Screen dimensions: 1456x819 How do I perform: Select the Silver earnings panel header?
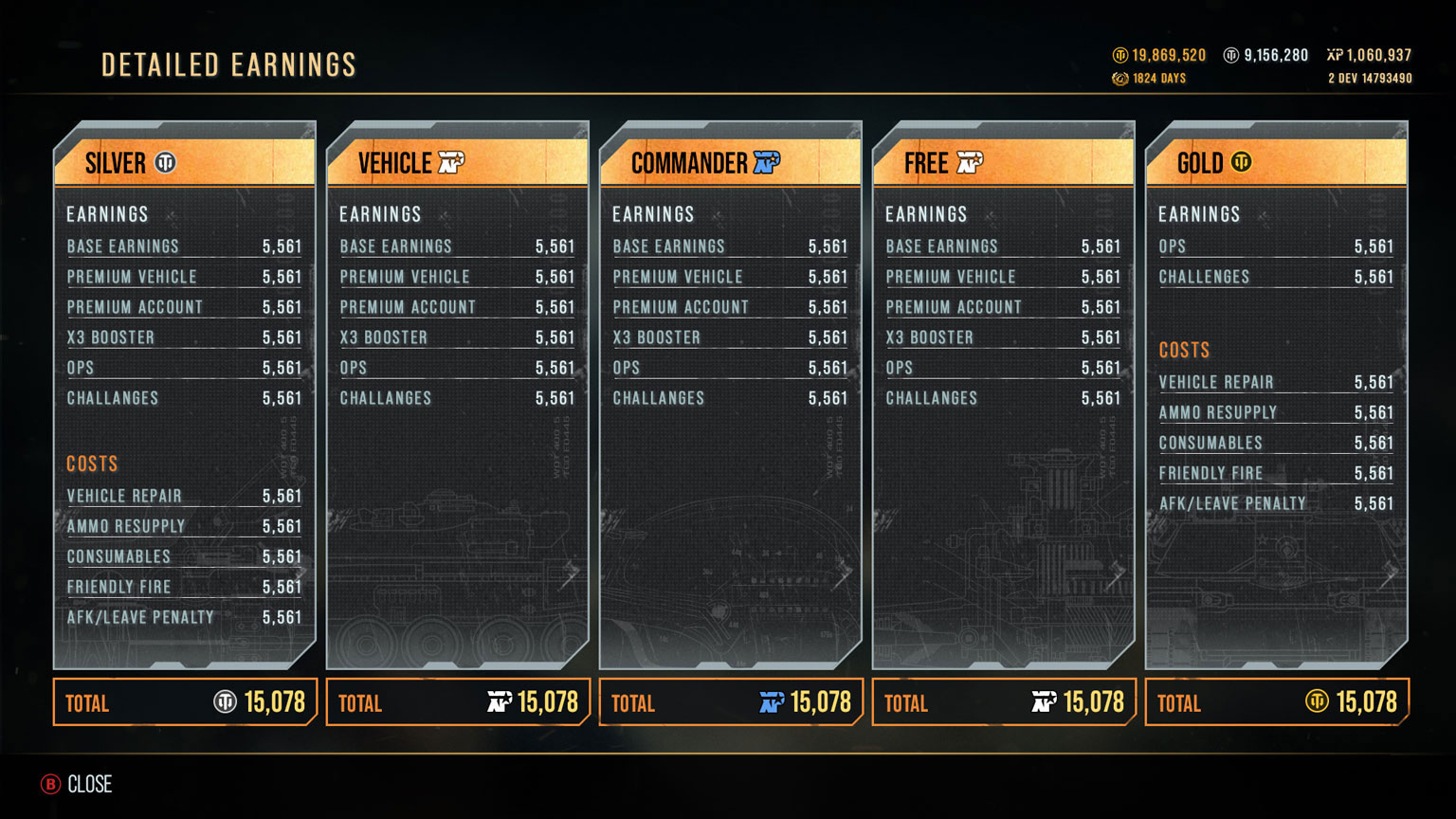pos(185,163)
